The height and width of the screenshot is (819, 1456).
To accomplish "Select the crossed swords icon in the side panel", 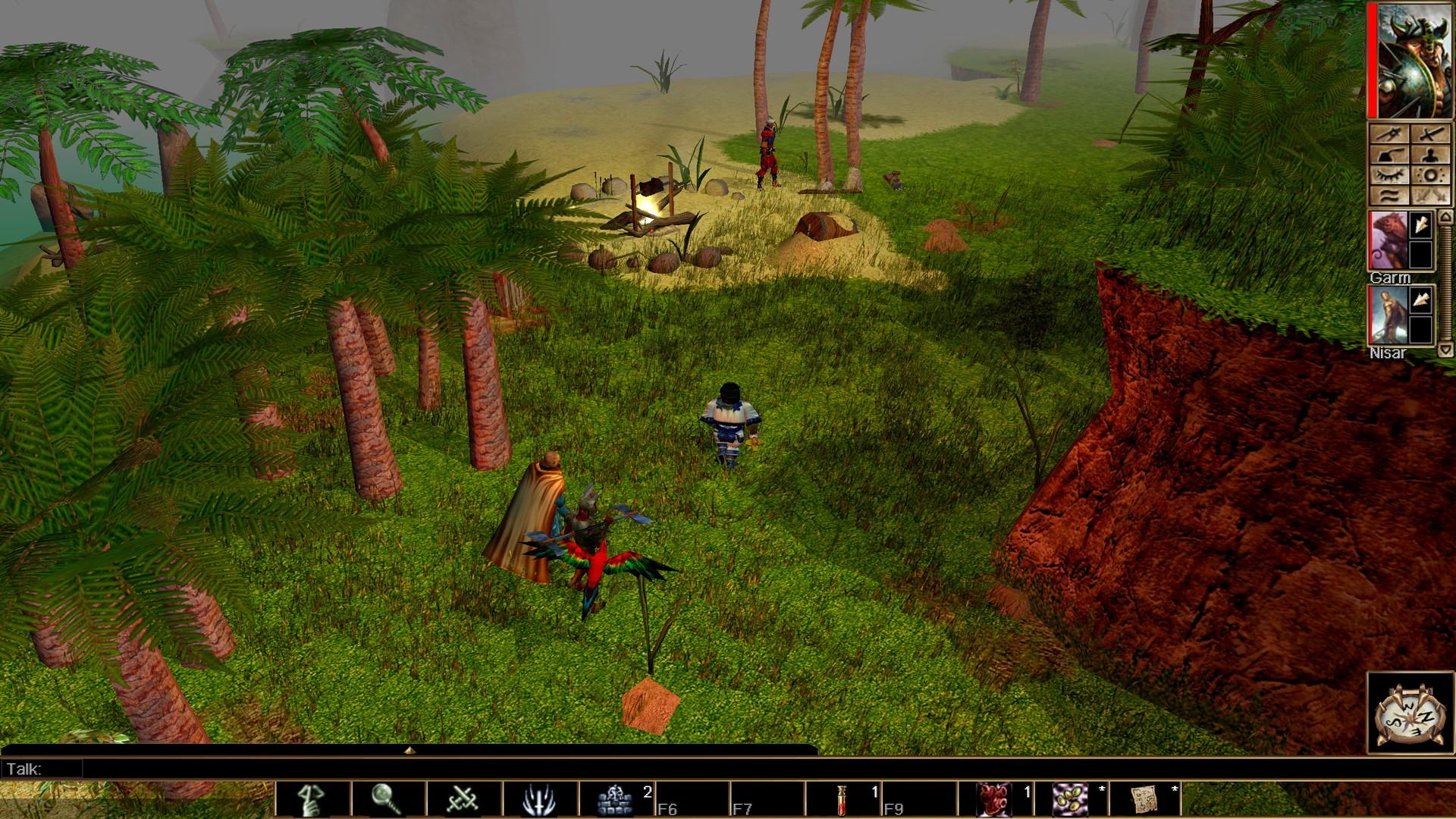I will (1431, 134).
